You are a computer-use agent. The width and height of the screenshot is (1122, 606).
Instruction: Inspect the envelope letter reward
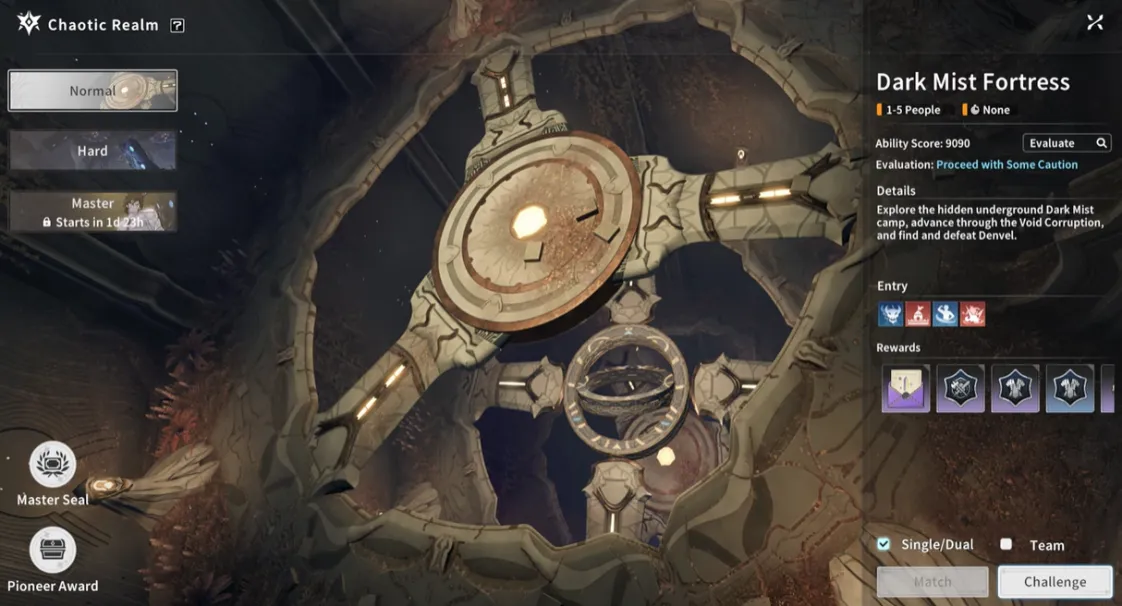click(x=906, y=389)
